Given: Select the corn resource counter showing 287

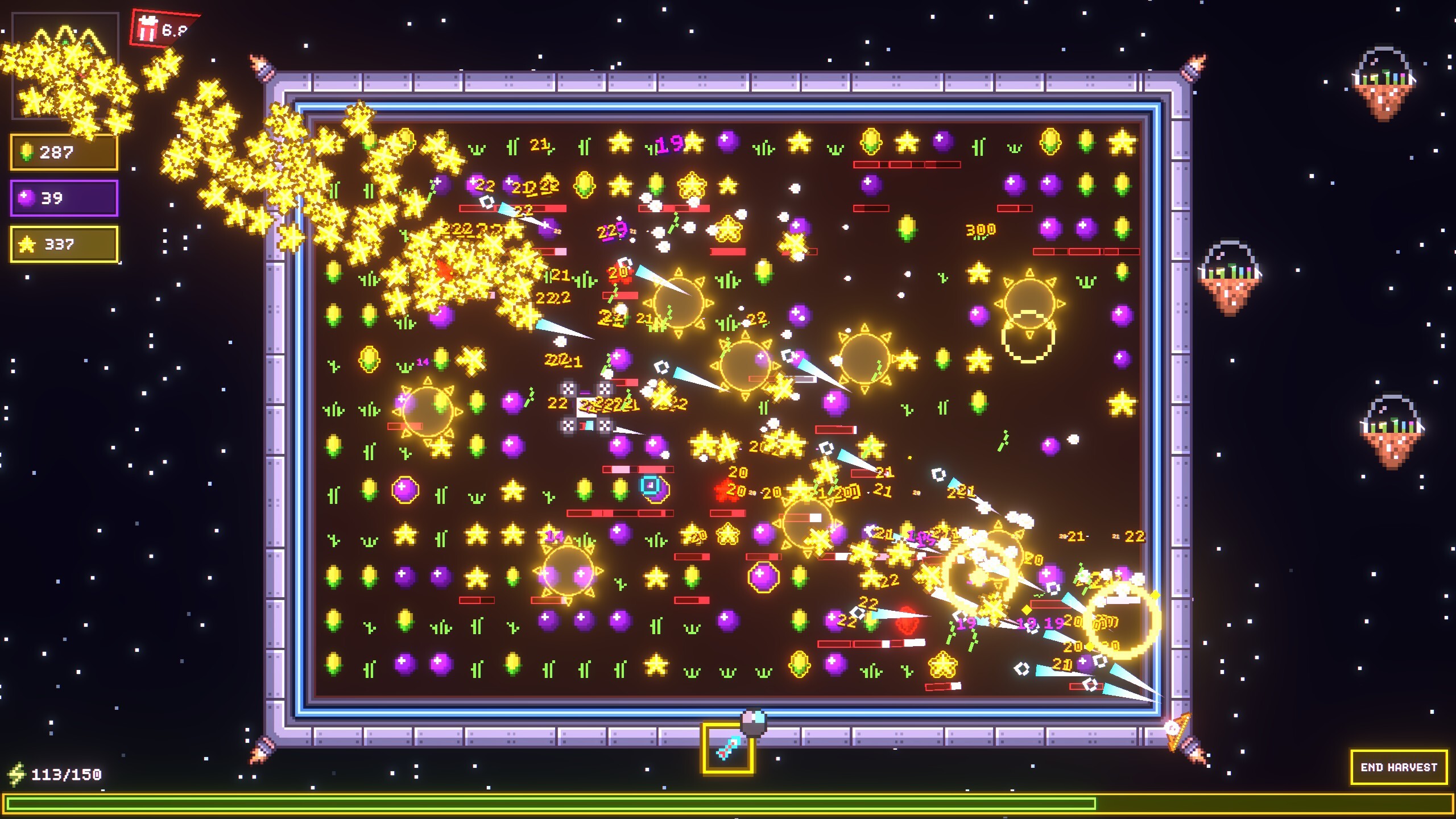Looking at the screenshot, I should (x=64, y=151).
